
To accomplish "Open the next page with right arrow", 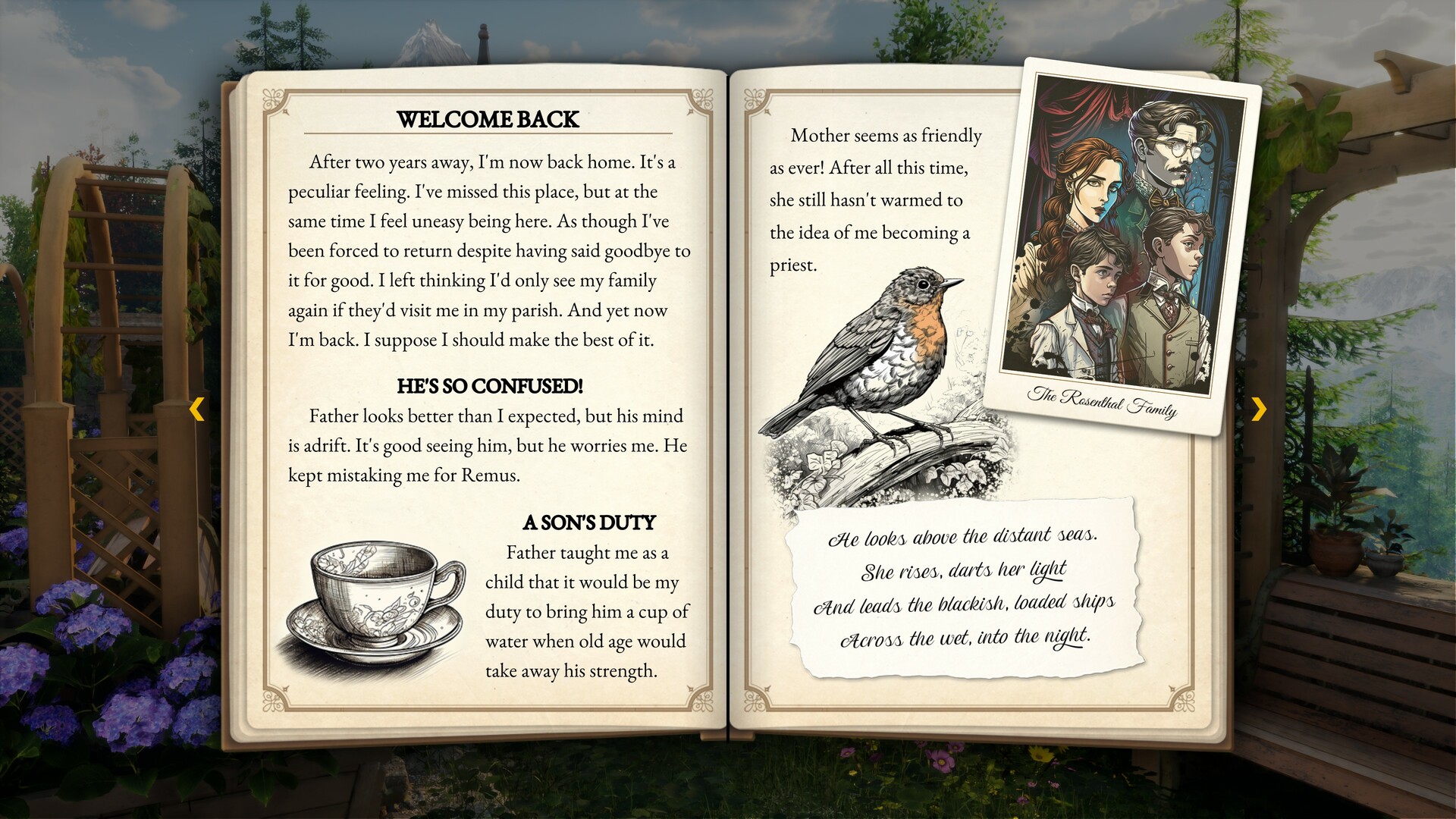I will click(x=1257, y=409).
